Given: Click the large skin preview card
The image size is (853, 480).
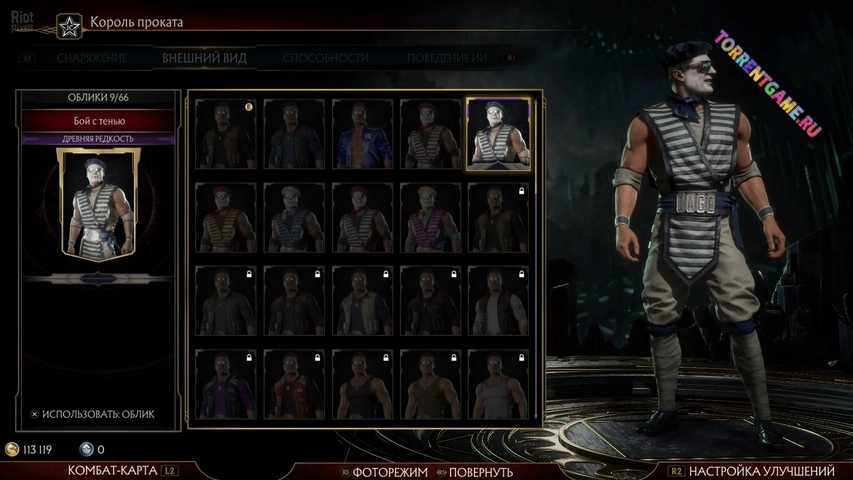Looking at the screenshot, I should click(98, 205).
